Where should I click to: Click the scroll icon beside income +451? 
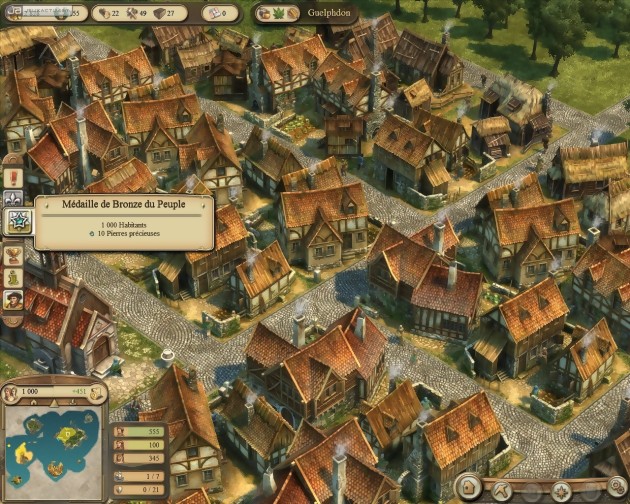(x=97, y=392)
